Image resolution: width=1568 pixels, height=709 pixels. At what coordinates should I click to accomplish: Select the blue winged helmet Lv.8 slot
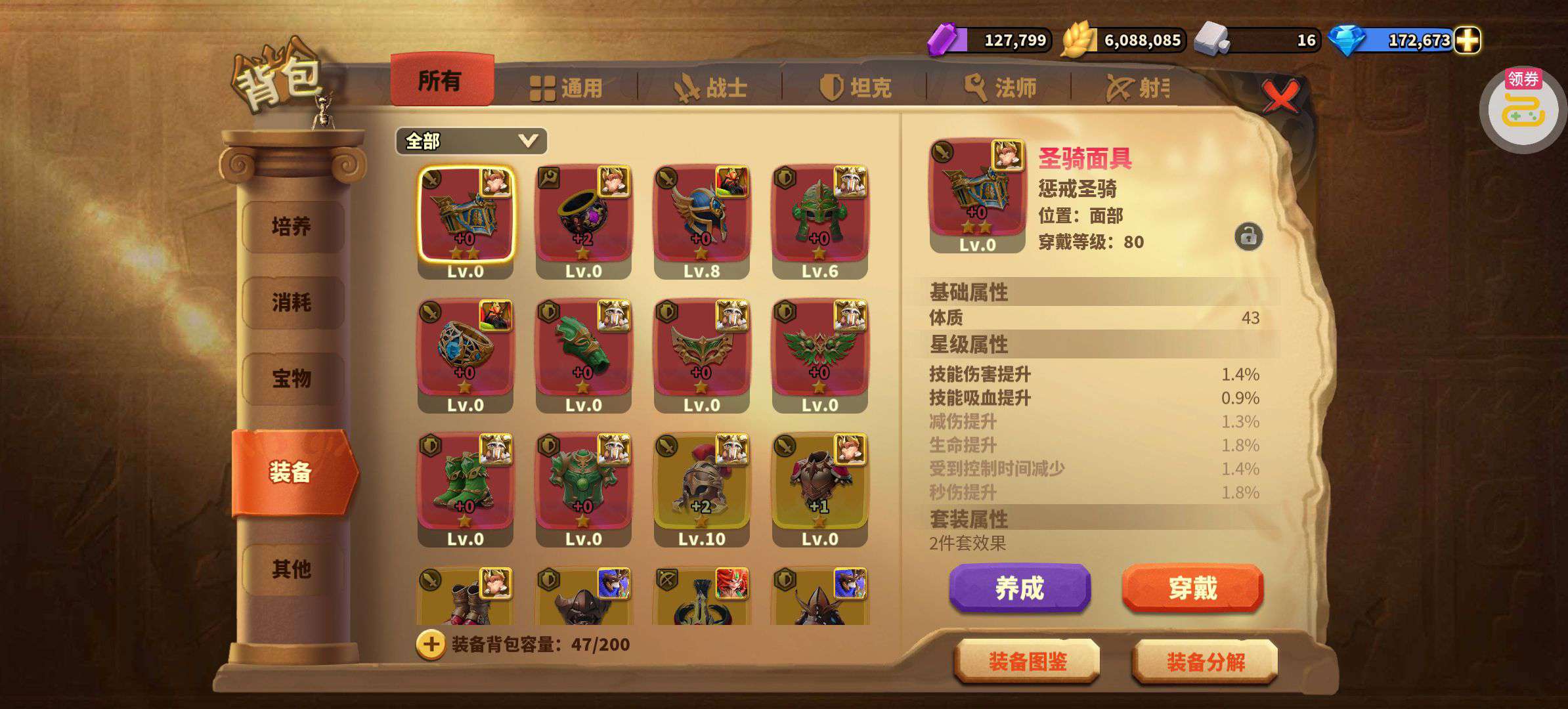coord(701,220)
